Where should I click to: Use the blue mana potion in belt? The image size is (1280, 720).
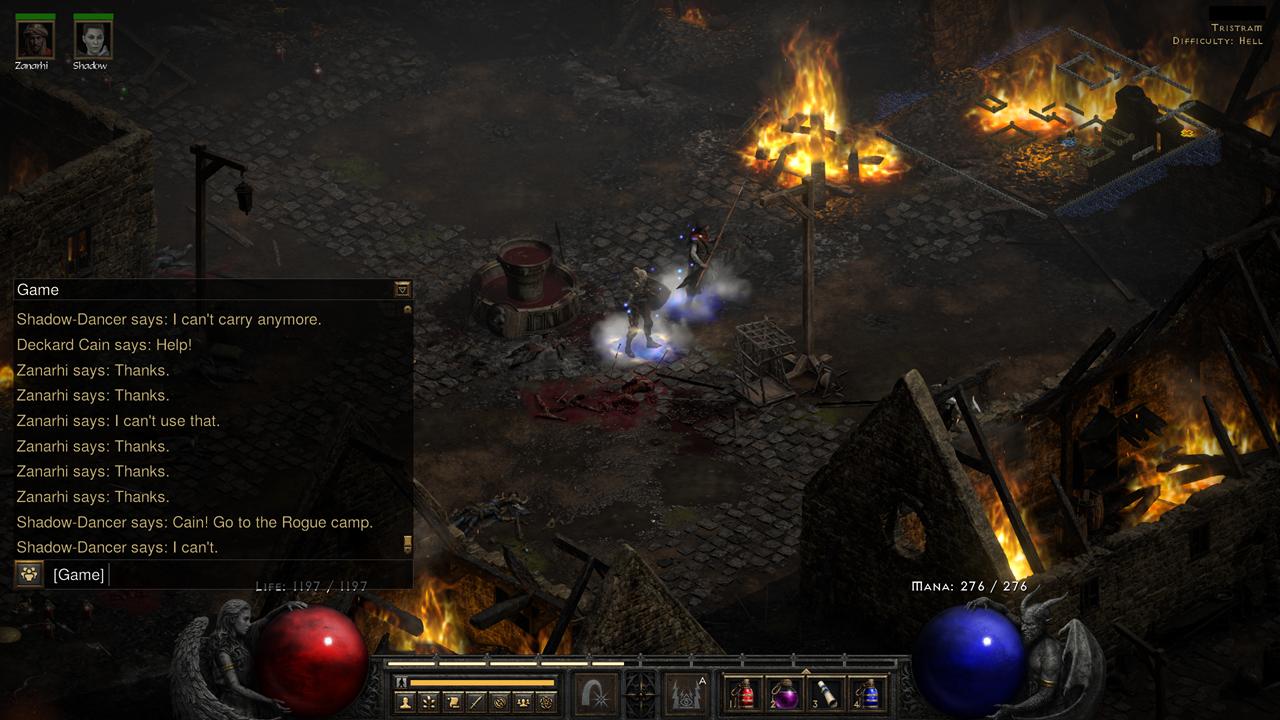(x=868, y=694)
